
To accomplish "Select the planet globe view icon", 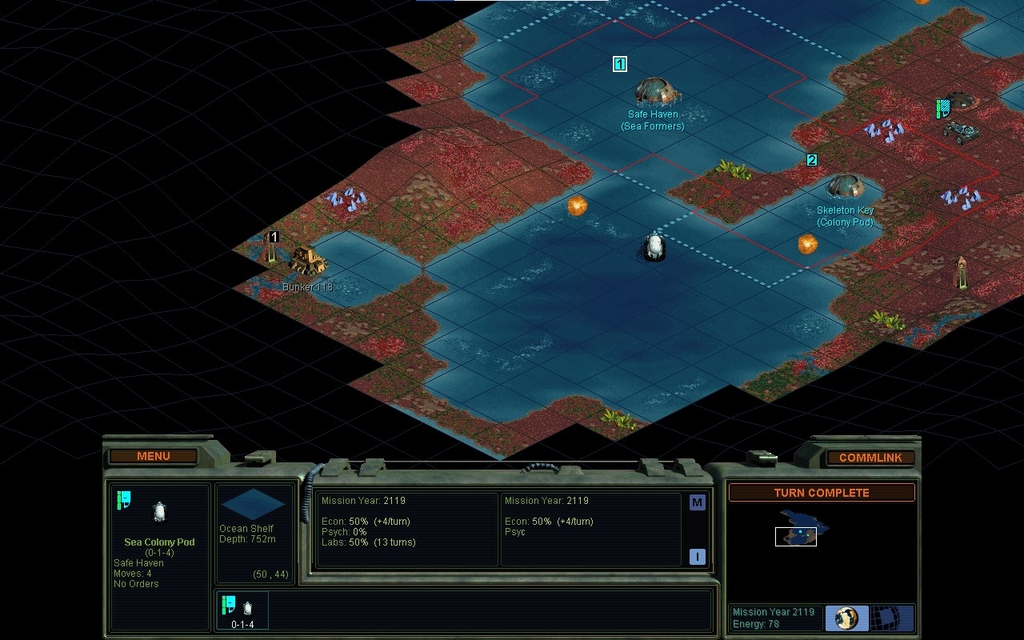I will [x=846, y=617].
